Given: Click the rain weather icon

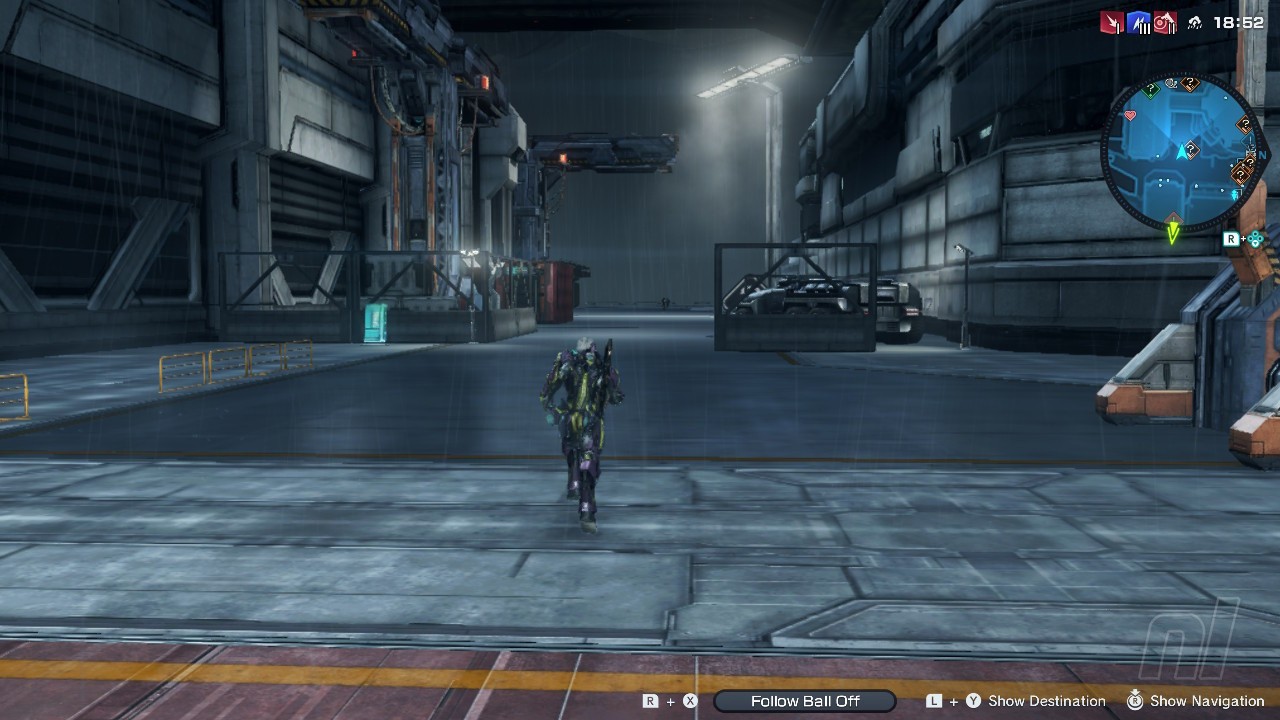Looking at the screenshot, I should tap(1194, 23).
